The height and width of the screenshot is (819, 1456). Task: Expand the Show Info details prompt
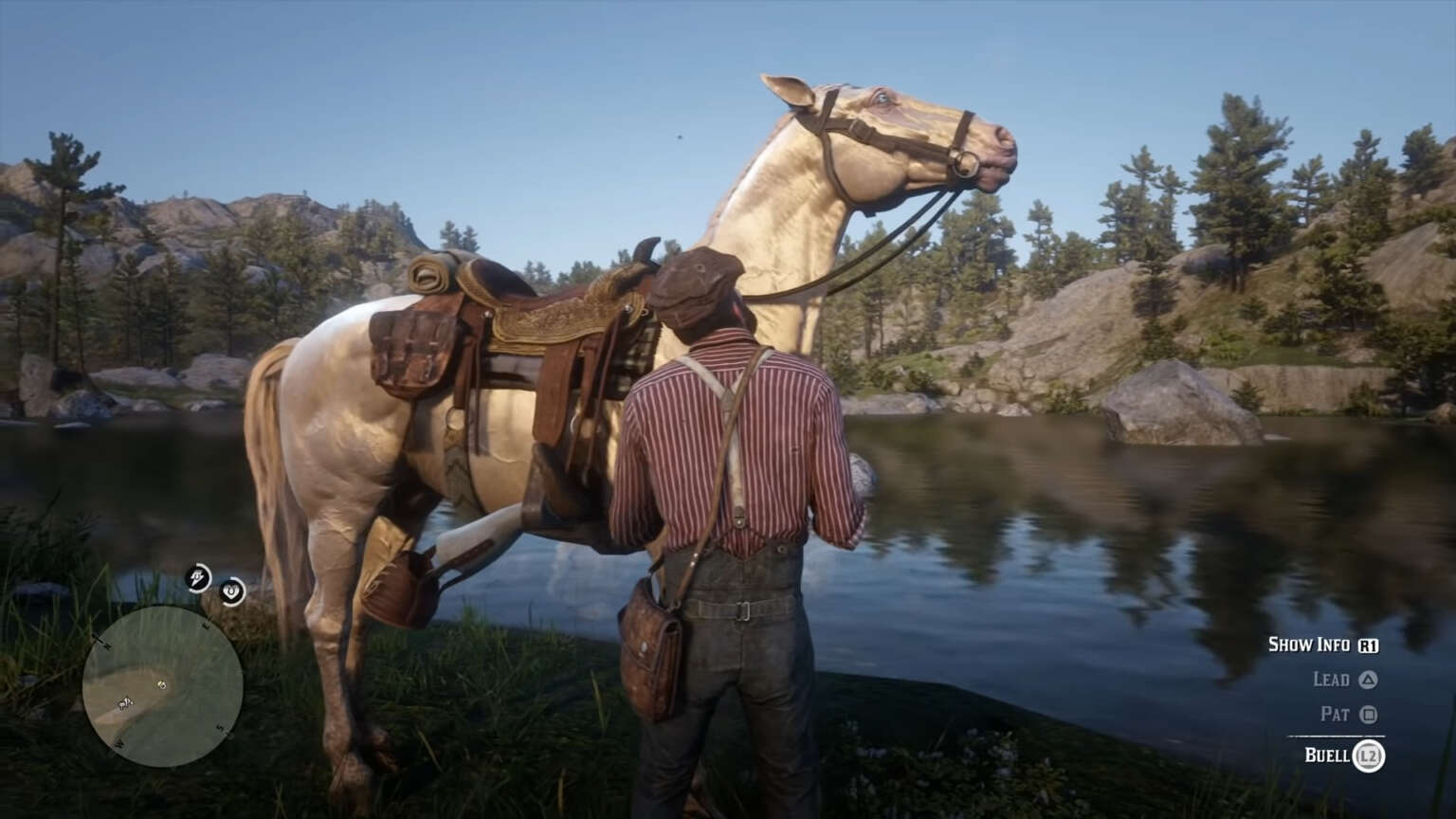pos(1311,645)
